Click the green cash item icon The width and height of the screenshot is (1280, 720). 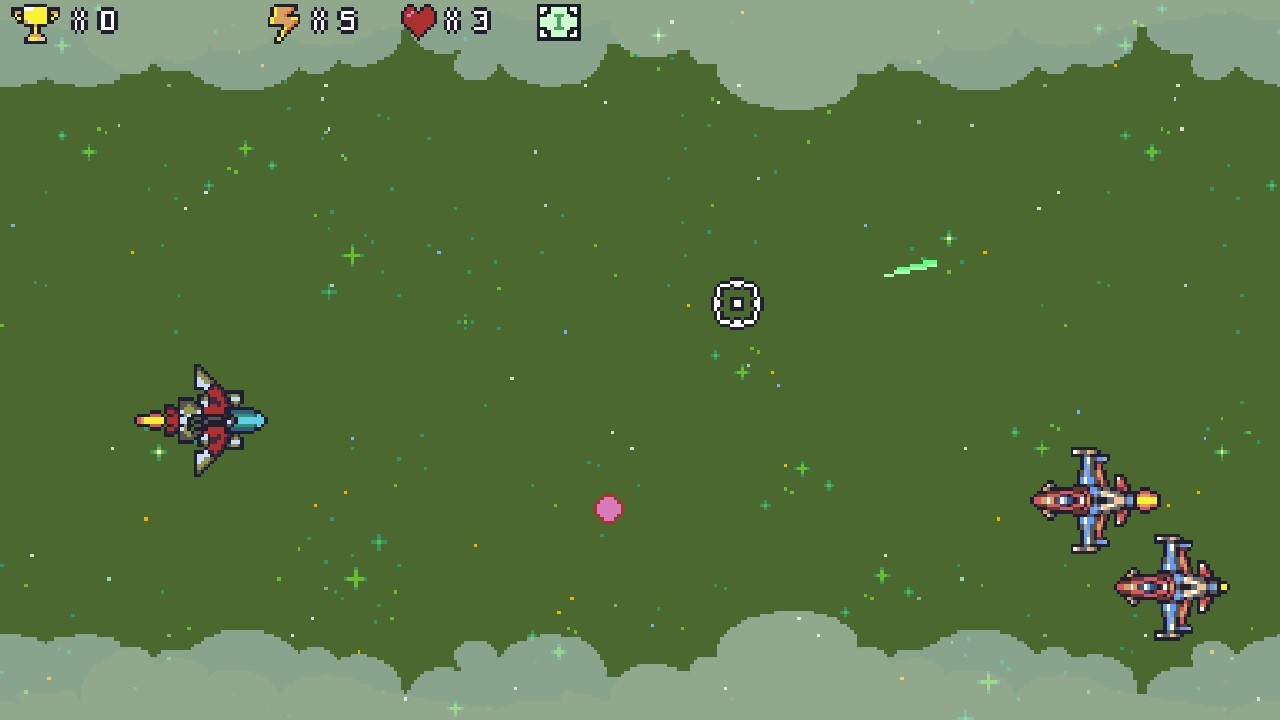559,21
